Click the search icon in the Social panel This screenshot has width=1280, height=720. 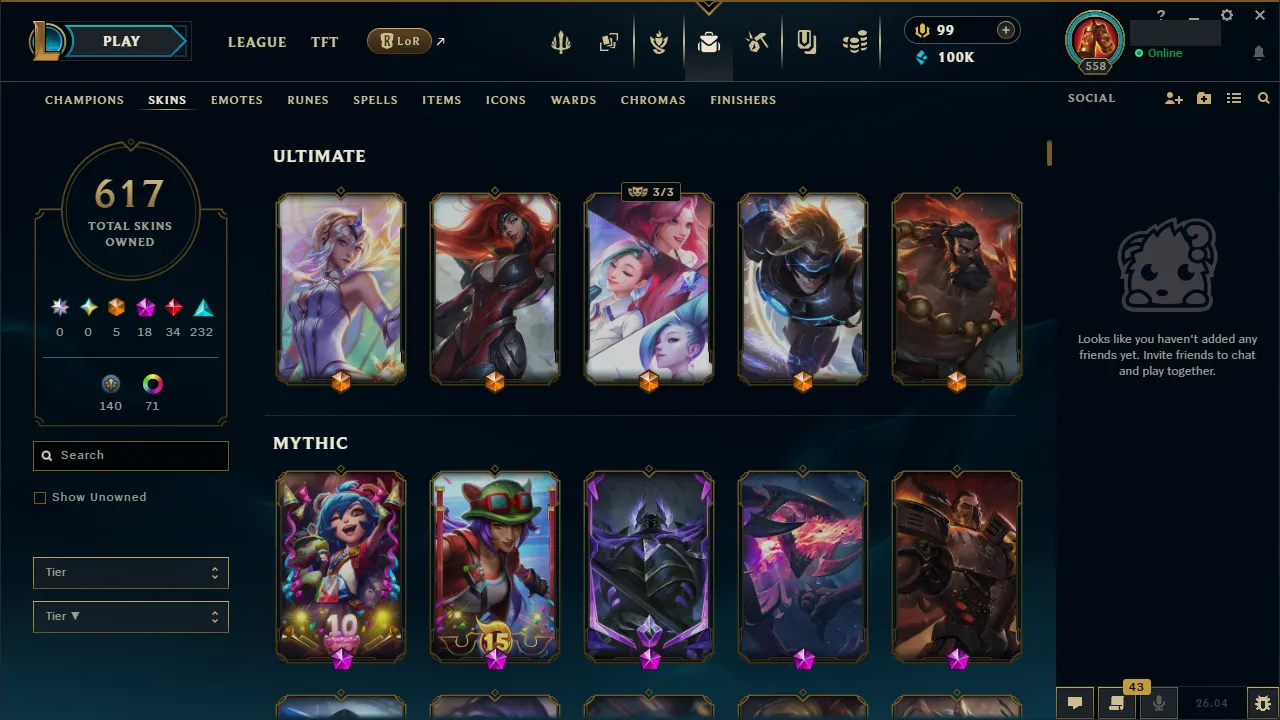tap(1263, 98)
